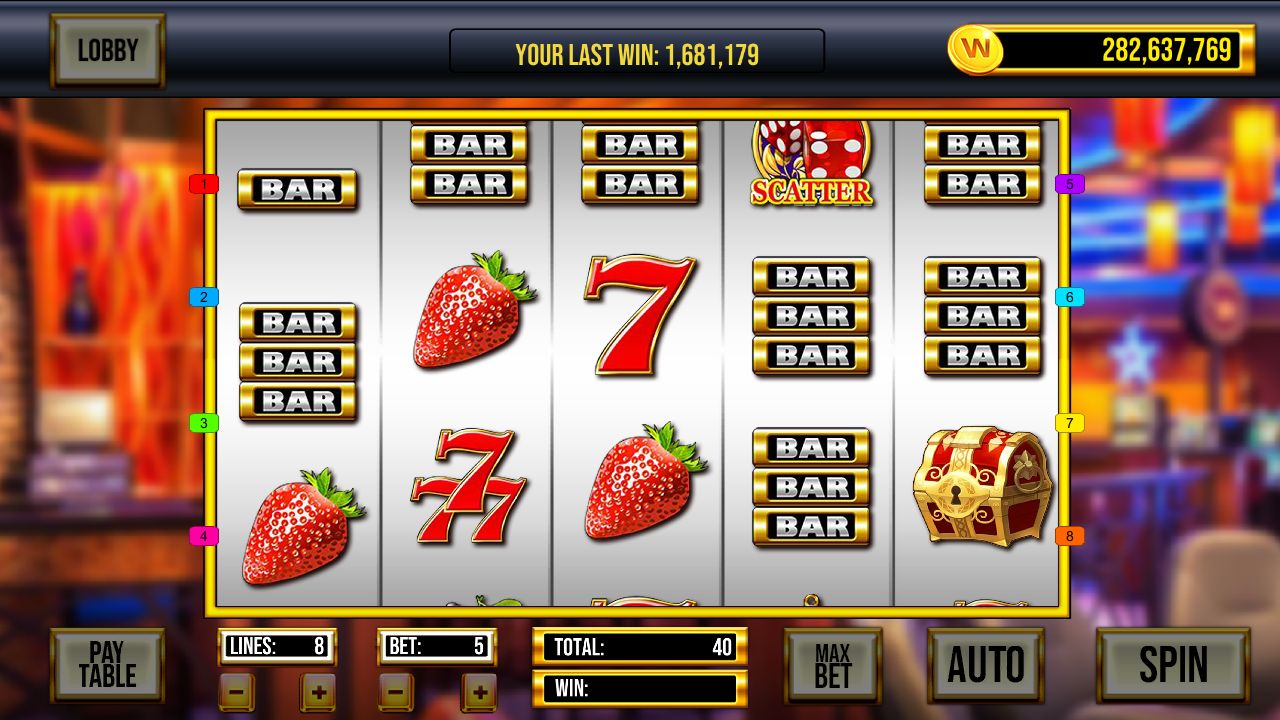The width and height of the screenshot is (1280, 720).
Task: Set the Max Bet
Action: (x=832, y=666)
